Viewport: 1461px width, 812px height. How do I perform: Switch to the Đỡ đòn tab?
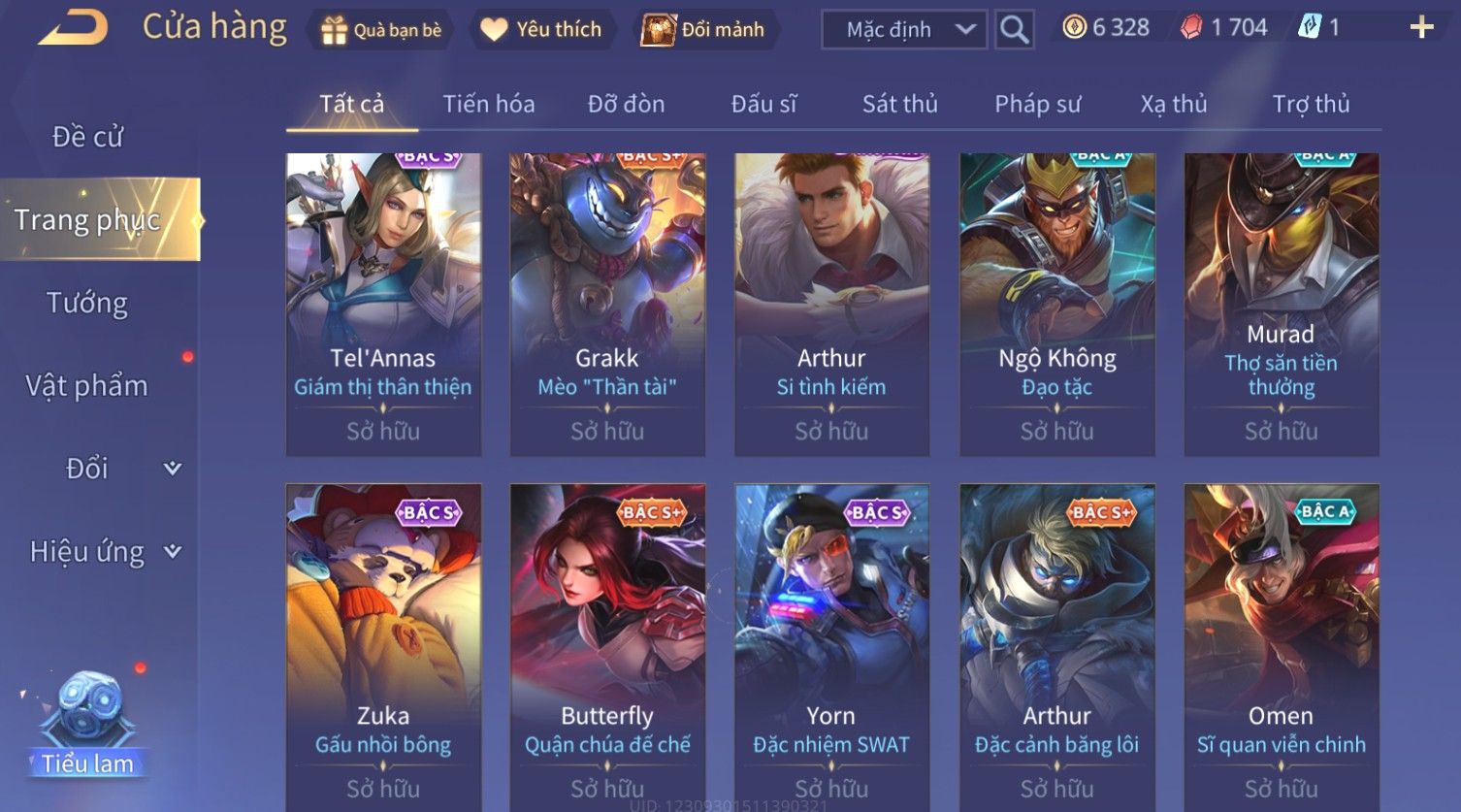[x=626, y=104]
